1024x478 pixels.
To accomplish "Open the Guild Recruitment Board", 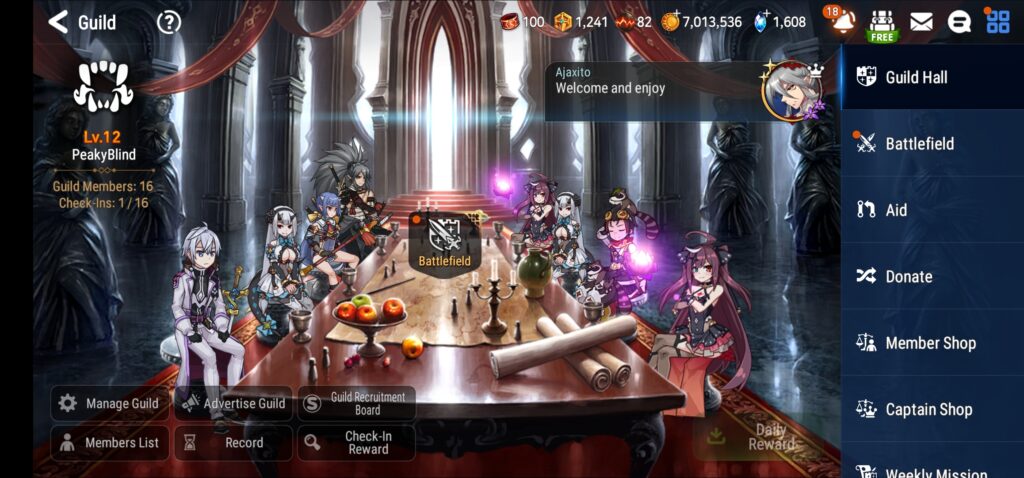I will pyautogui.click(x=356, y=403).
